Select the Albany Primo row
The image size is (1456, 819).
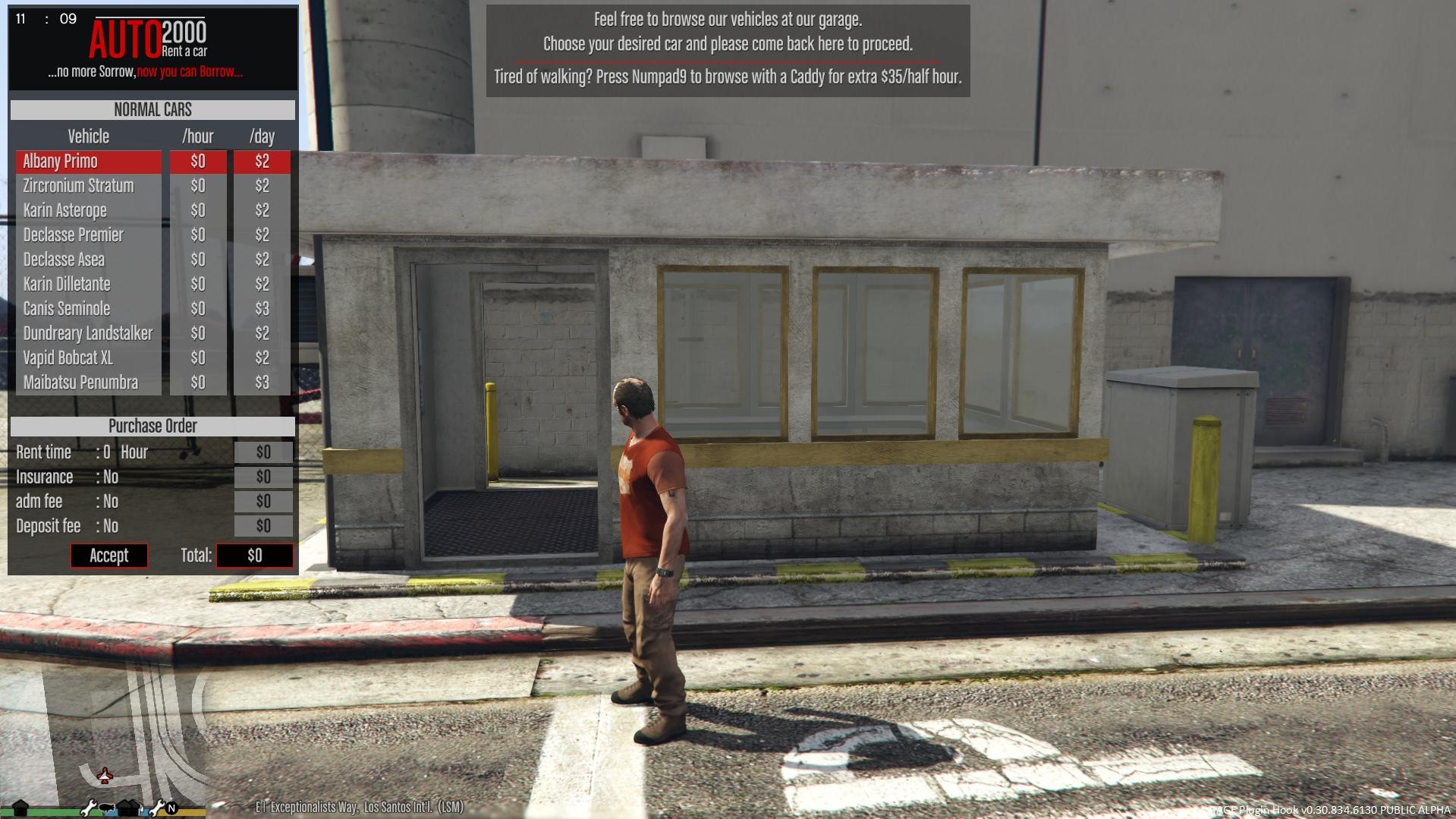pyautogui.click(x=88, y=162)
